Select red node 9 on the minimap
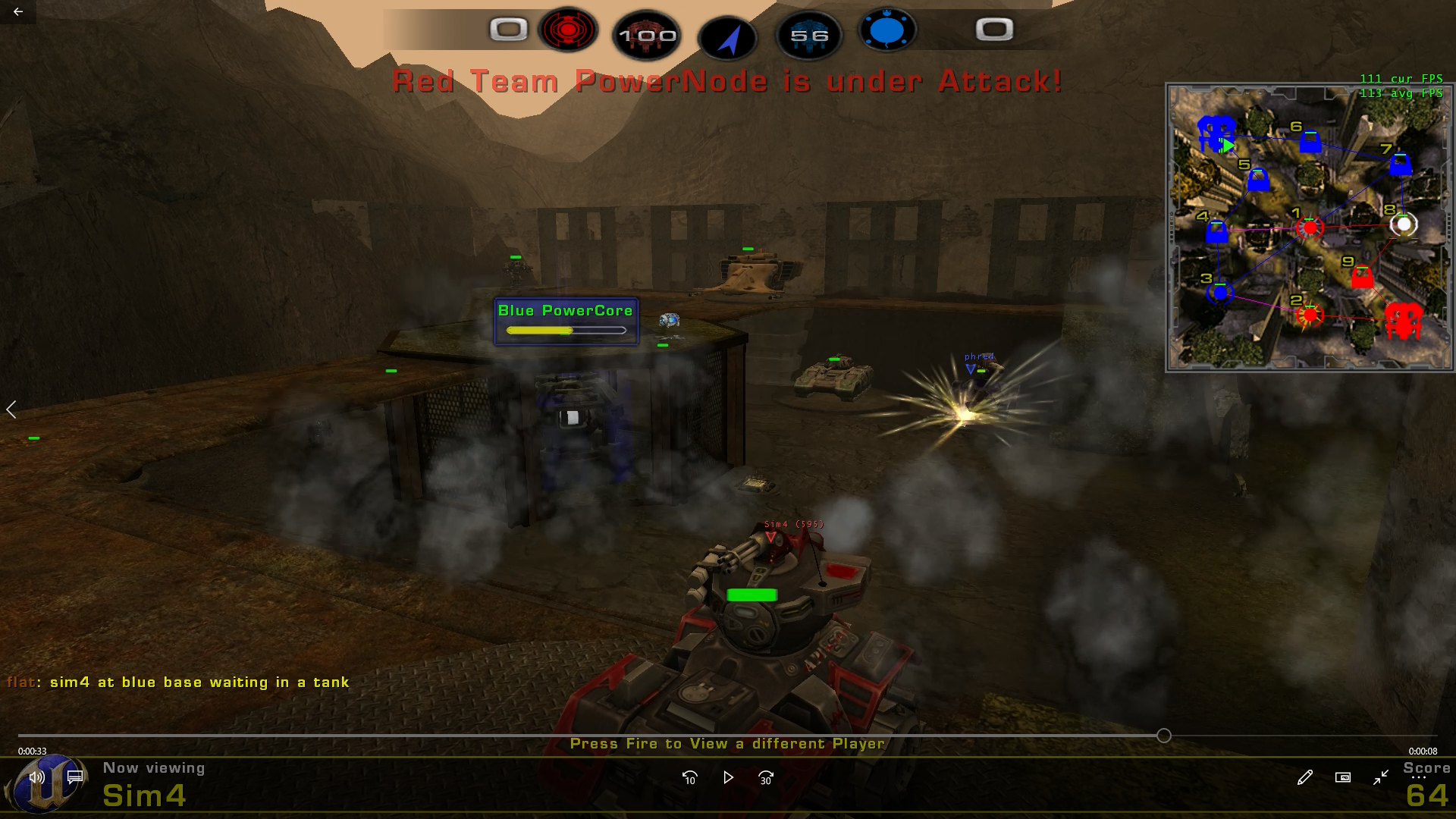 point(1362,277)
